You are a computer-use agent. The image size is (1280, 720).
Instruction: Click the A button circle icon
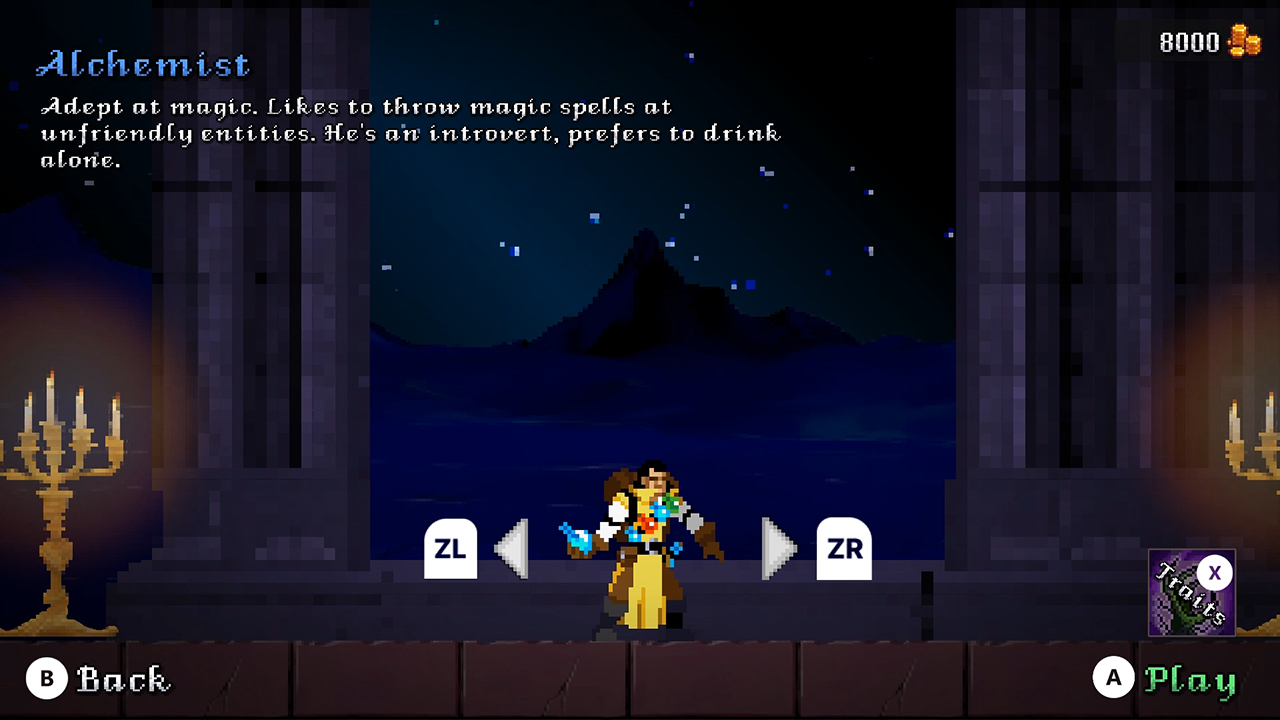click(1113, 678)
